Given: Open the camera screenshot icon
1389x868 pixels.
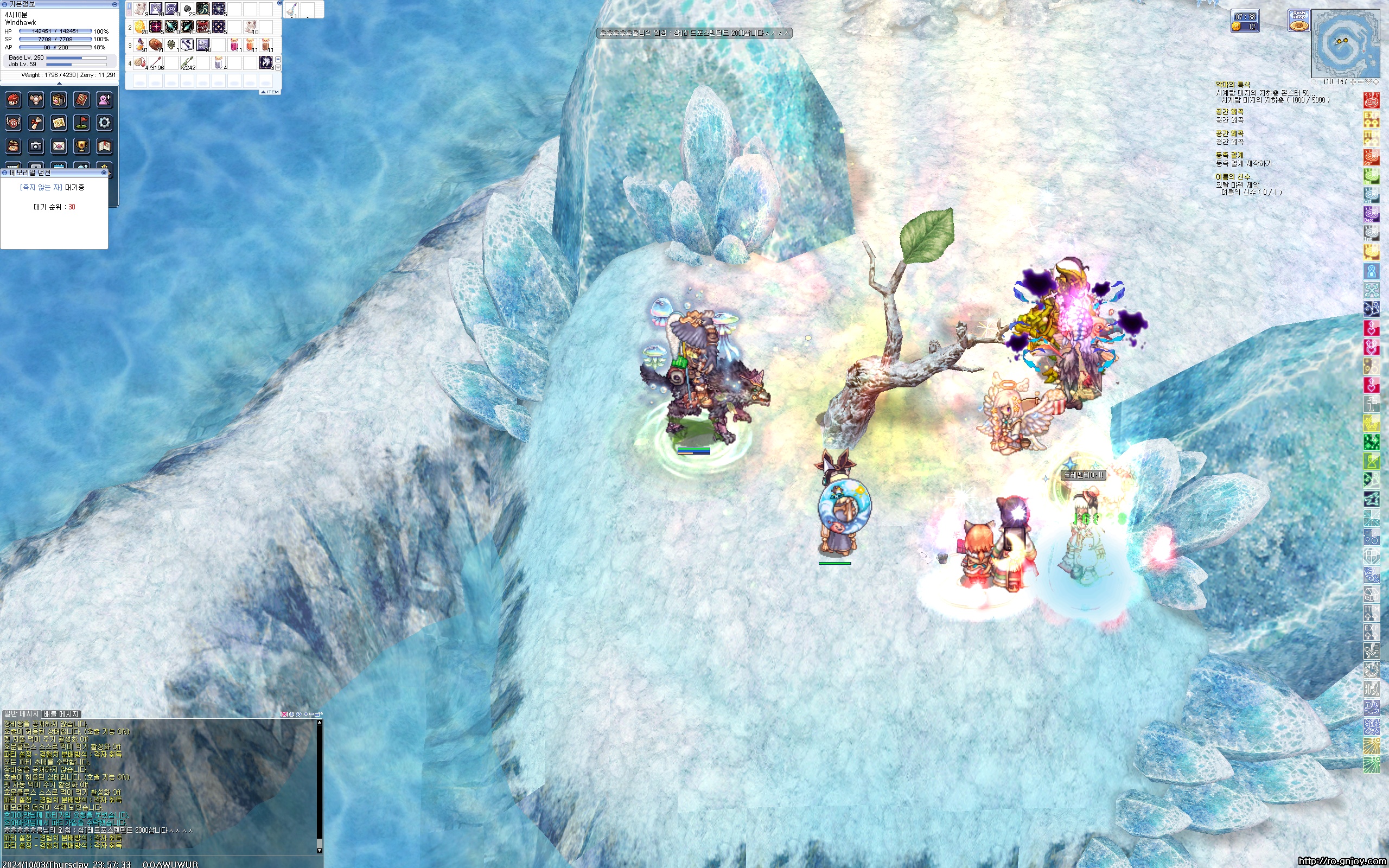Looking at the screenshot, I should [36, 146].
